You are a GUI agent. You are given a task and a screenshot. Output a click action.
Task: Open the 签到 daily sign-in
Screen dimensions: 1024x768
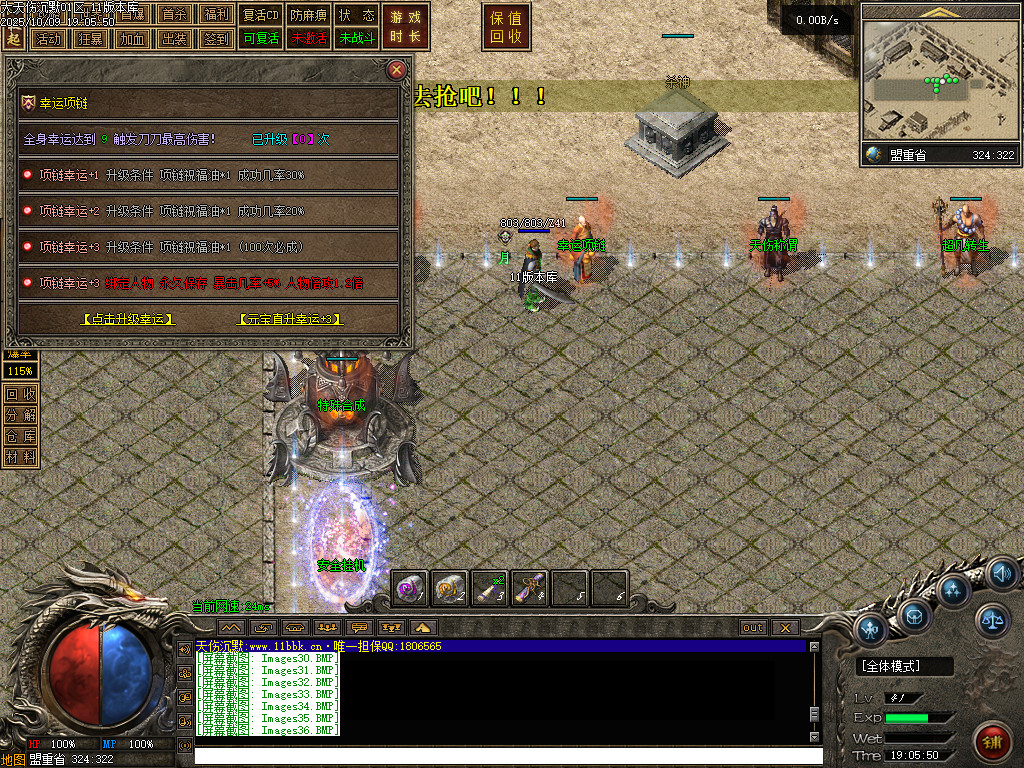tap(216, 39)
